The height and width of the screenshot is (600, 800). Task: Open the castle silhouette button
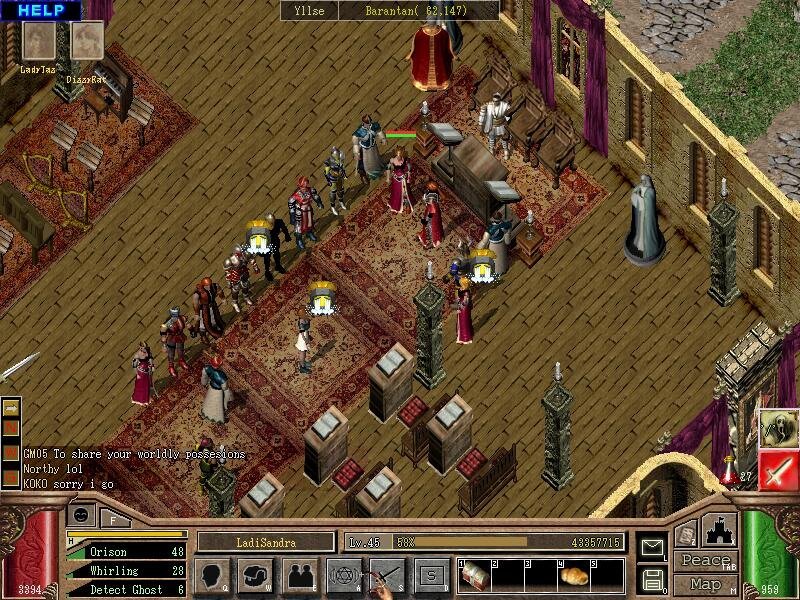click(x=720, y=530)
